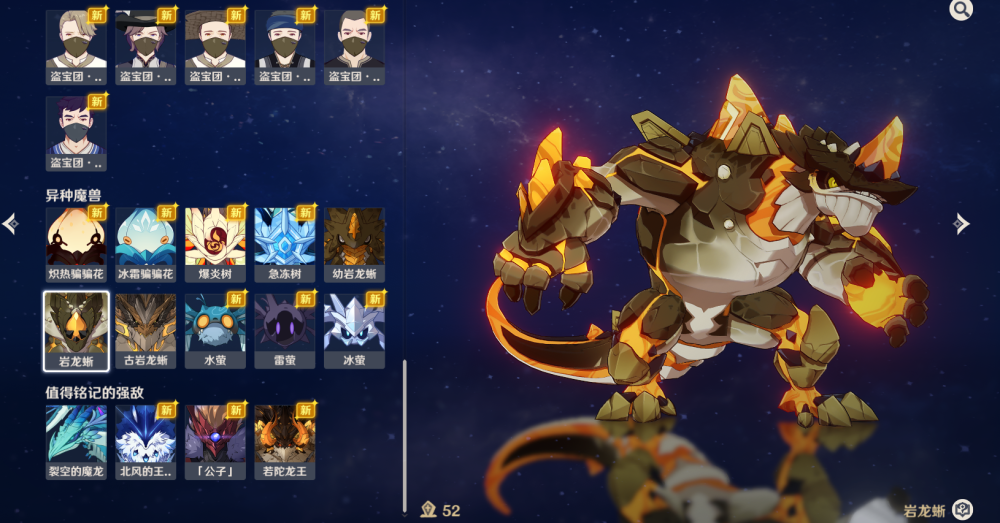Viewport: 1000px width, 523px height.
Task: Click the icon beside the 岩龙蜥 name label
Action: click(962, 510)
